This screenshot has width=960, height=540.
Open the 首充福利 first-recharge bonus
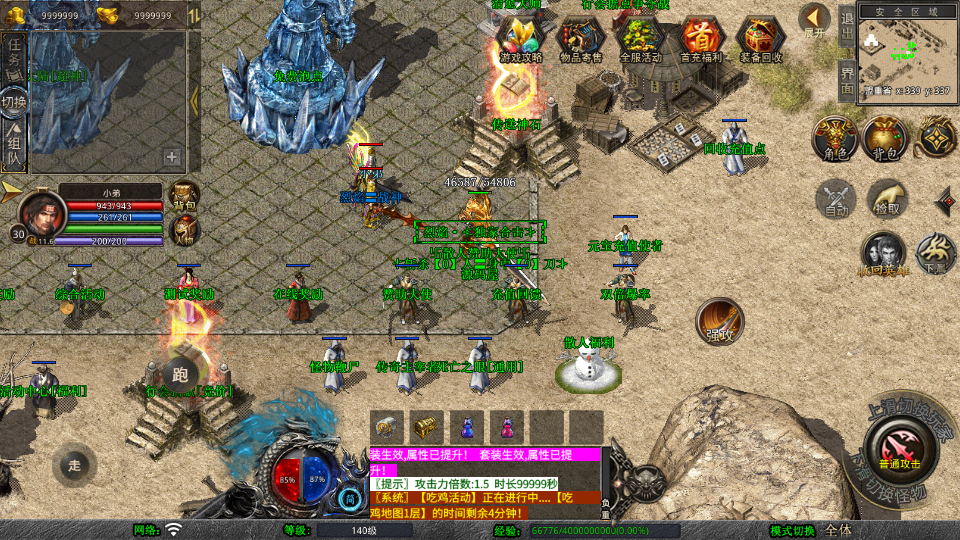pos(701,40)
